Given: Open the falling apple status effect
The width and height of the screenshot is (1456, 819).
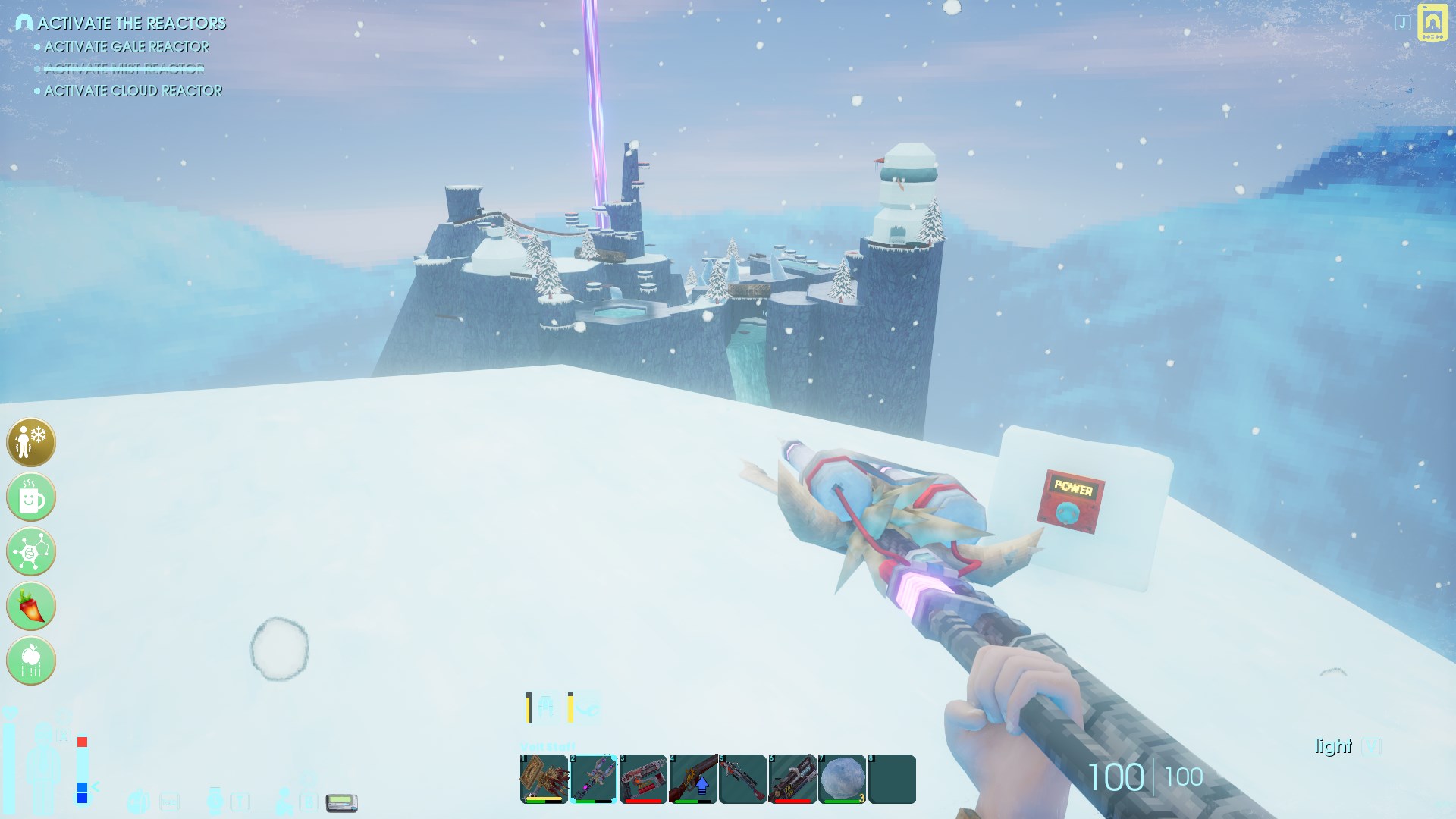Looking at the screenshot, I should coord(31,661).
